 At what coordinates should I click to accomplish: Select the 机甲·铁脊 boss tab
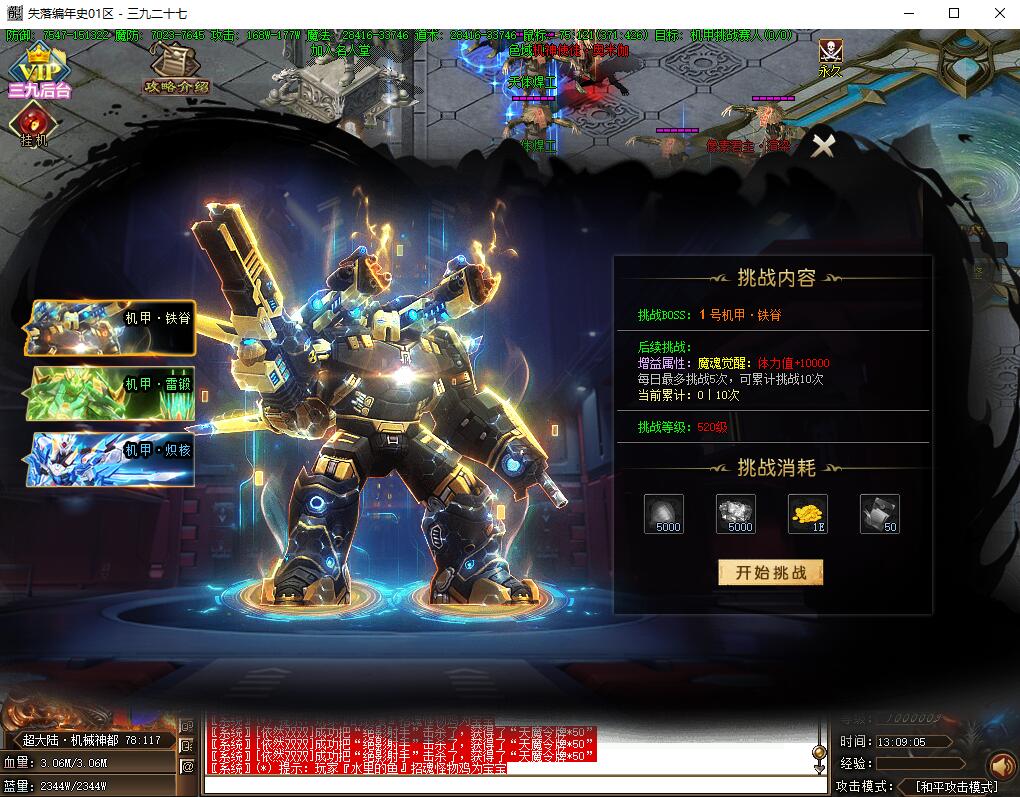(112, 327)
